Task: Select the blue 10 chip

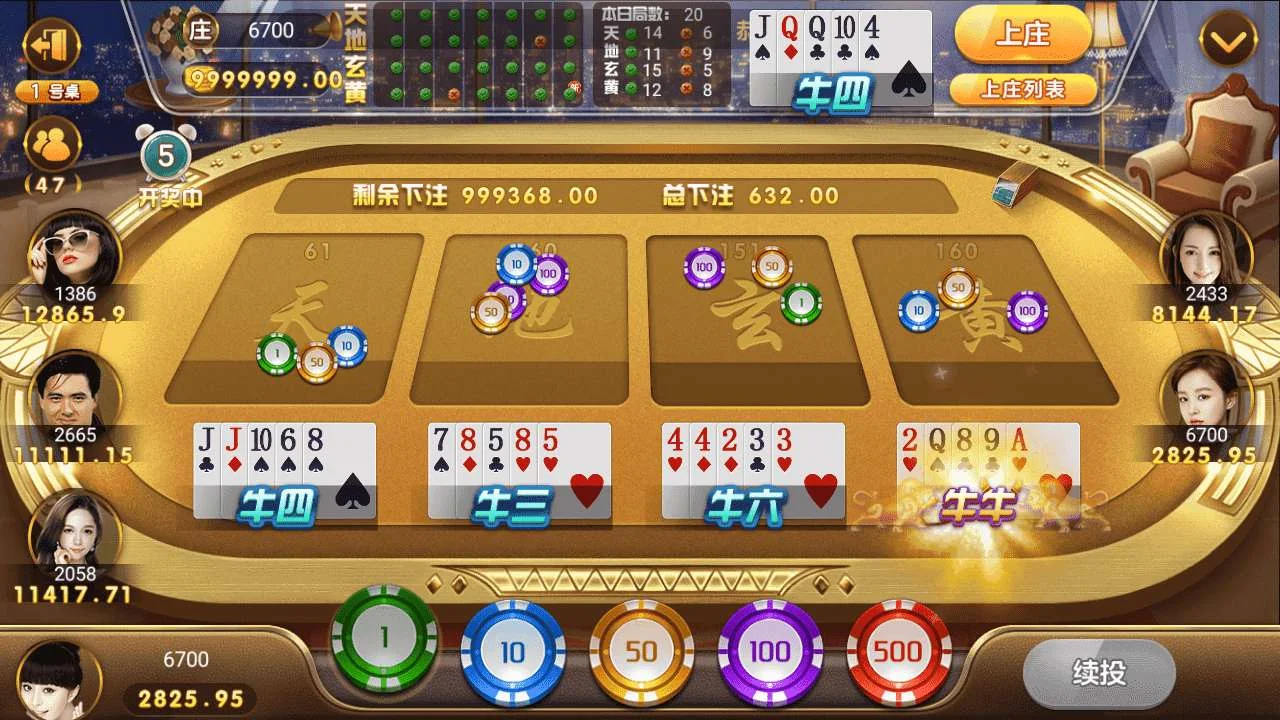Action: click(x=514, y=649)
